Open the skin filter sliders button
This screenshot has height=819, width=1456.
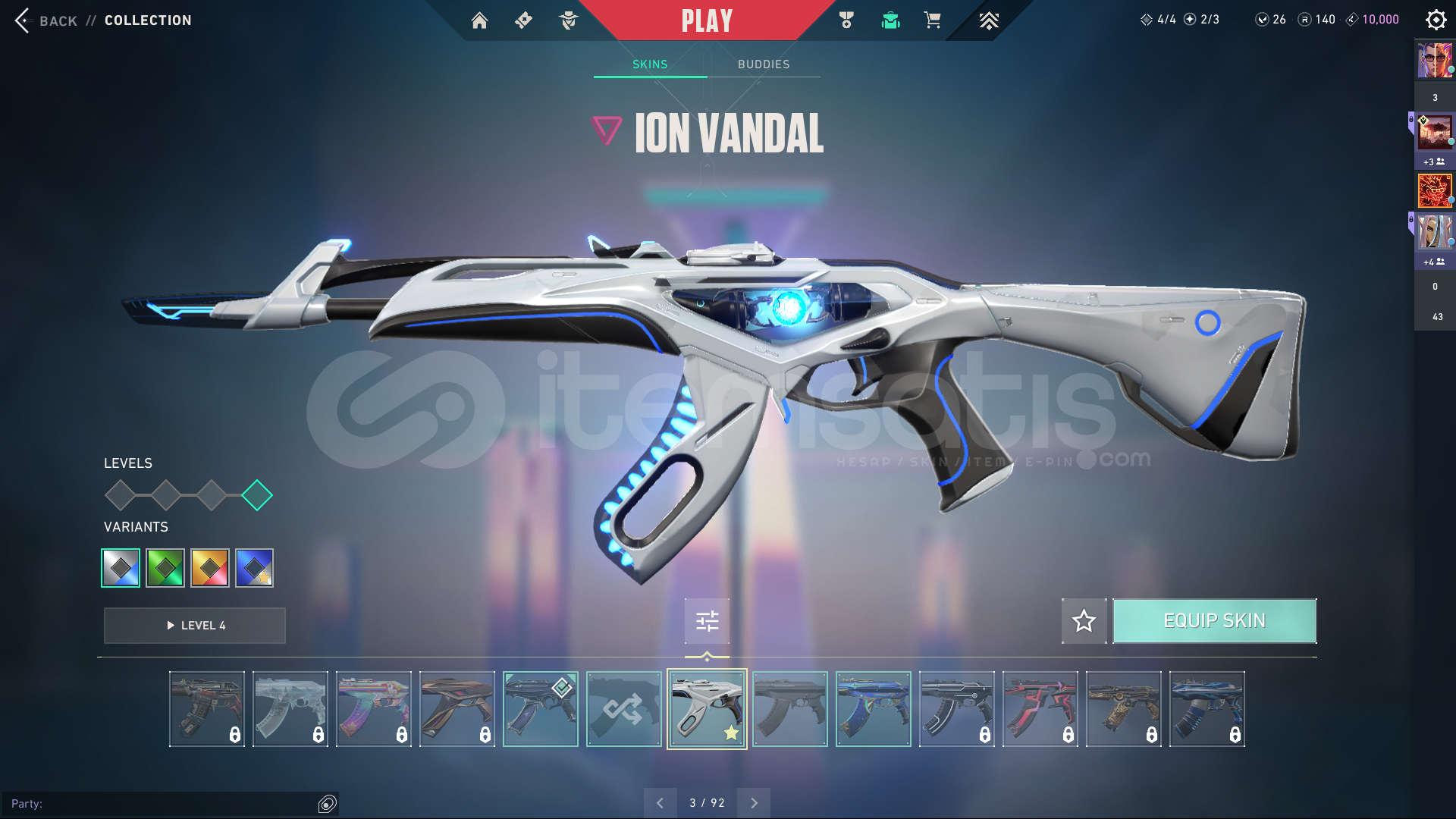click(707, 621)
